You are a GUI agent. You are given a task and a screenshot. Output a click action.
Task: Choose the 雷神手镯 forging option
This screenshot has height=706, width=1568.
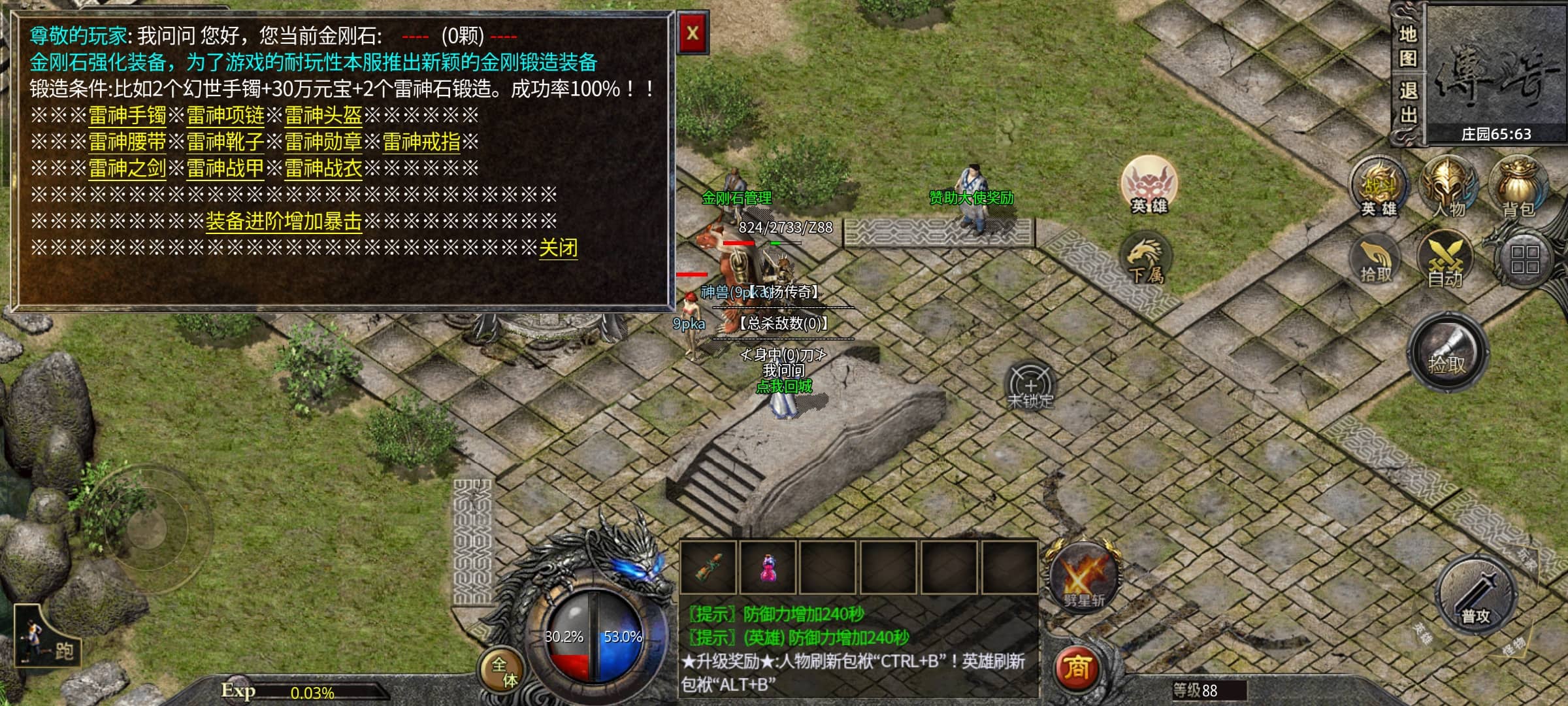tap(127, 116)
